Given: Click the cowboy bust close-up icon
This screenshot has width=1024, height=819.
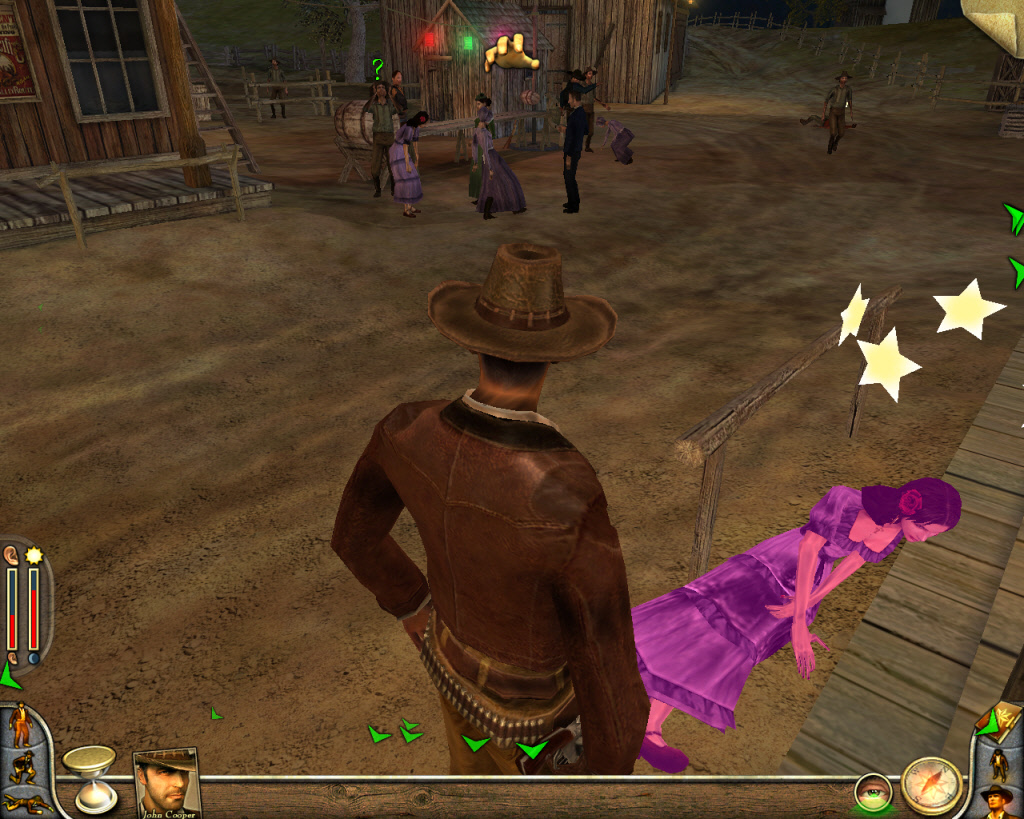Looking at the screenshot, I should 997,801.
